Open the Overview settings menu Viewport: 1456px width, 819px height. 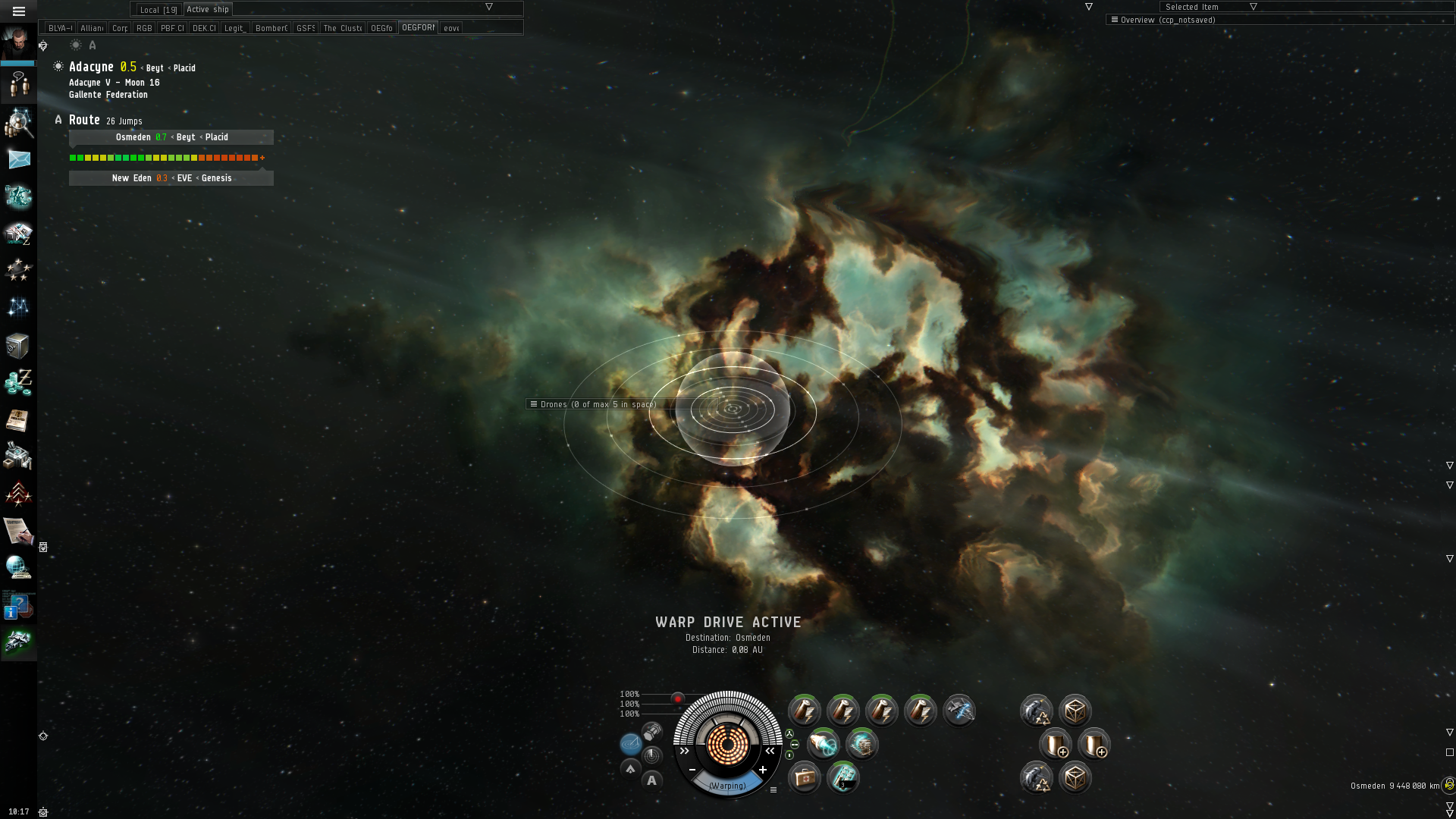pyautogui.click(x=1114, y=20)
